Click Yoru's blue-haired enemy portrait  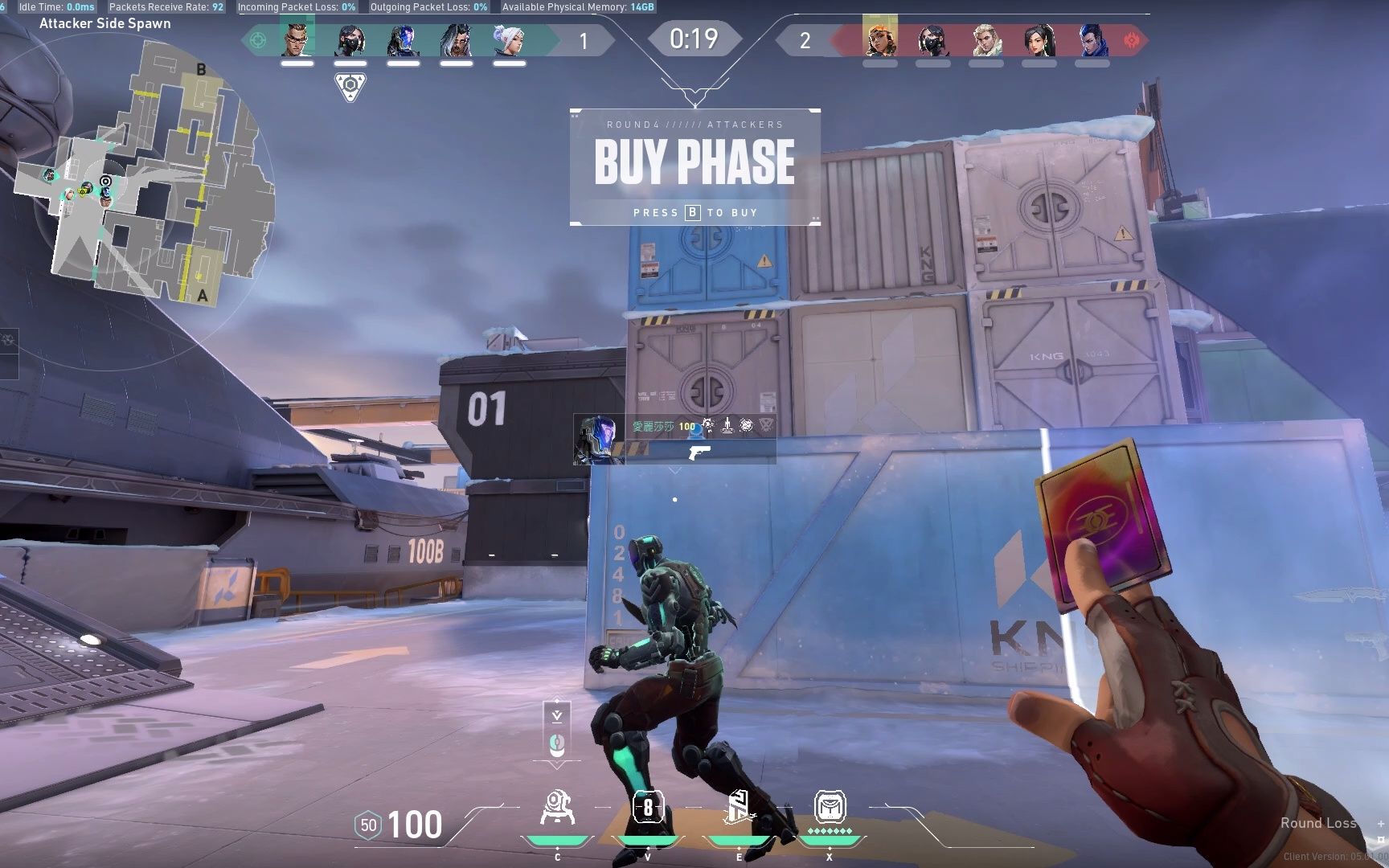point(1092,39)
